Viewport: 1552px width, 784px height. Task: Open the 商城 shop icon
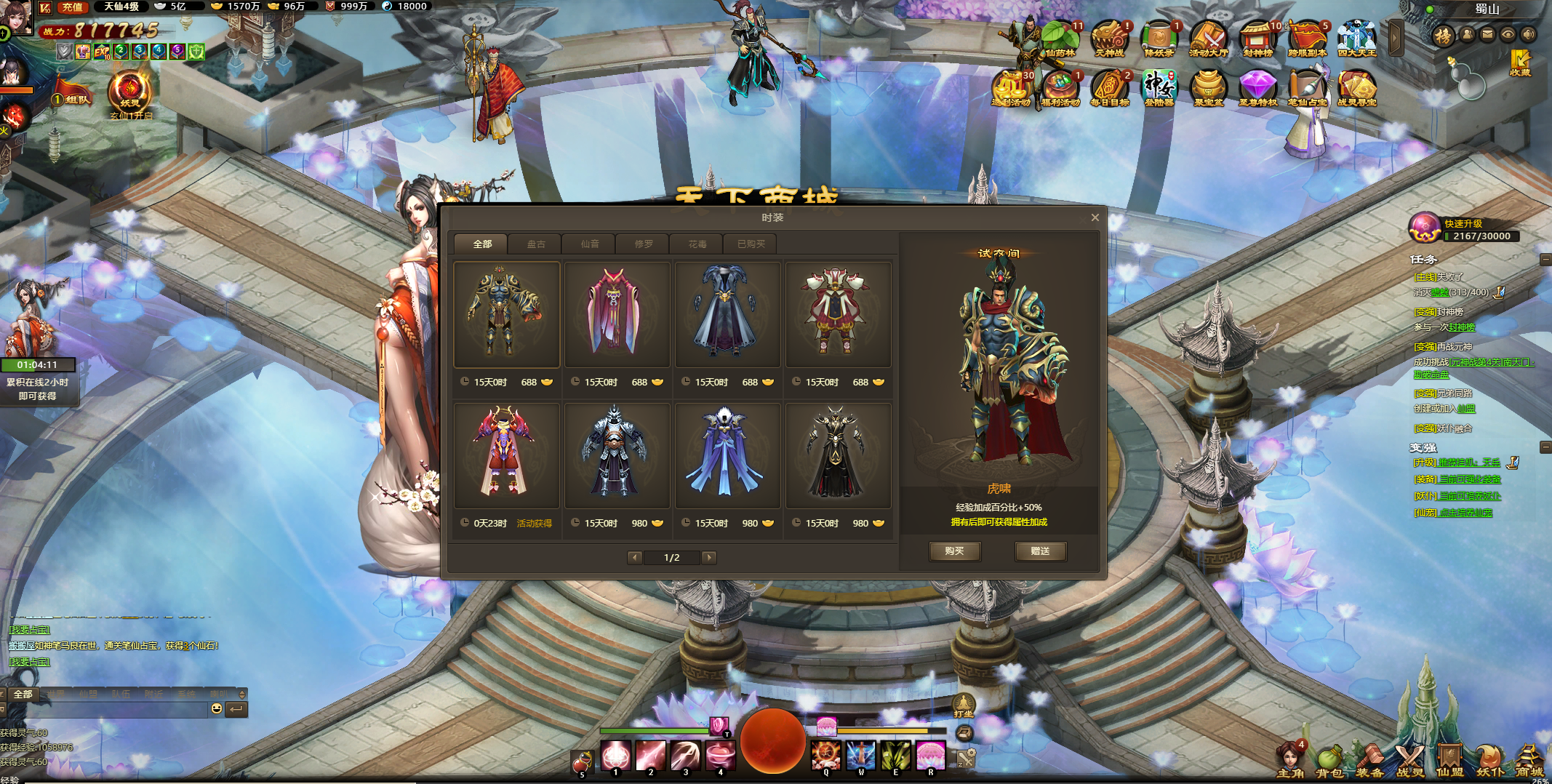point(1528,761)
